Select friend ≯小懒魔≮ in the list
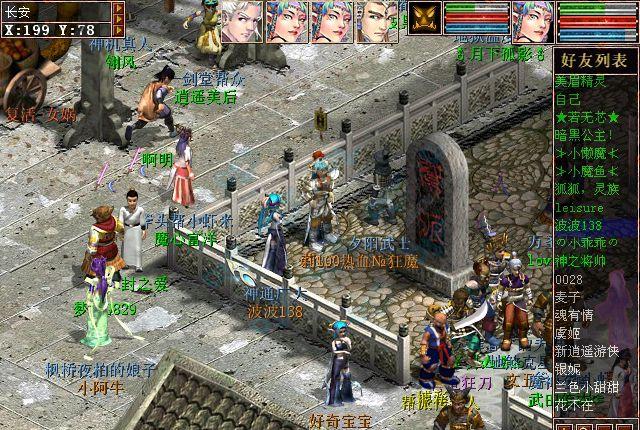 (x=586, y=152)
